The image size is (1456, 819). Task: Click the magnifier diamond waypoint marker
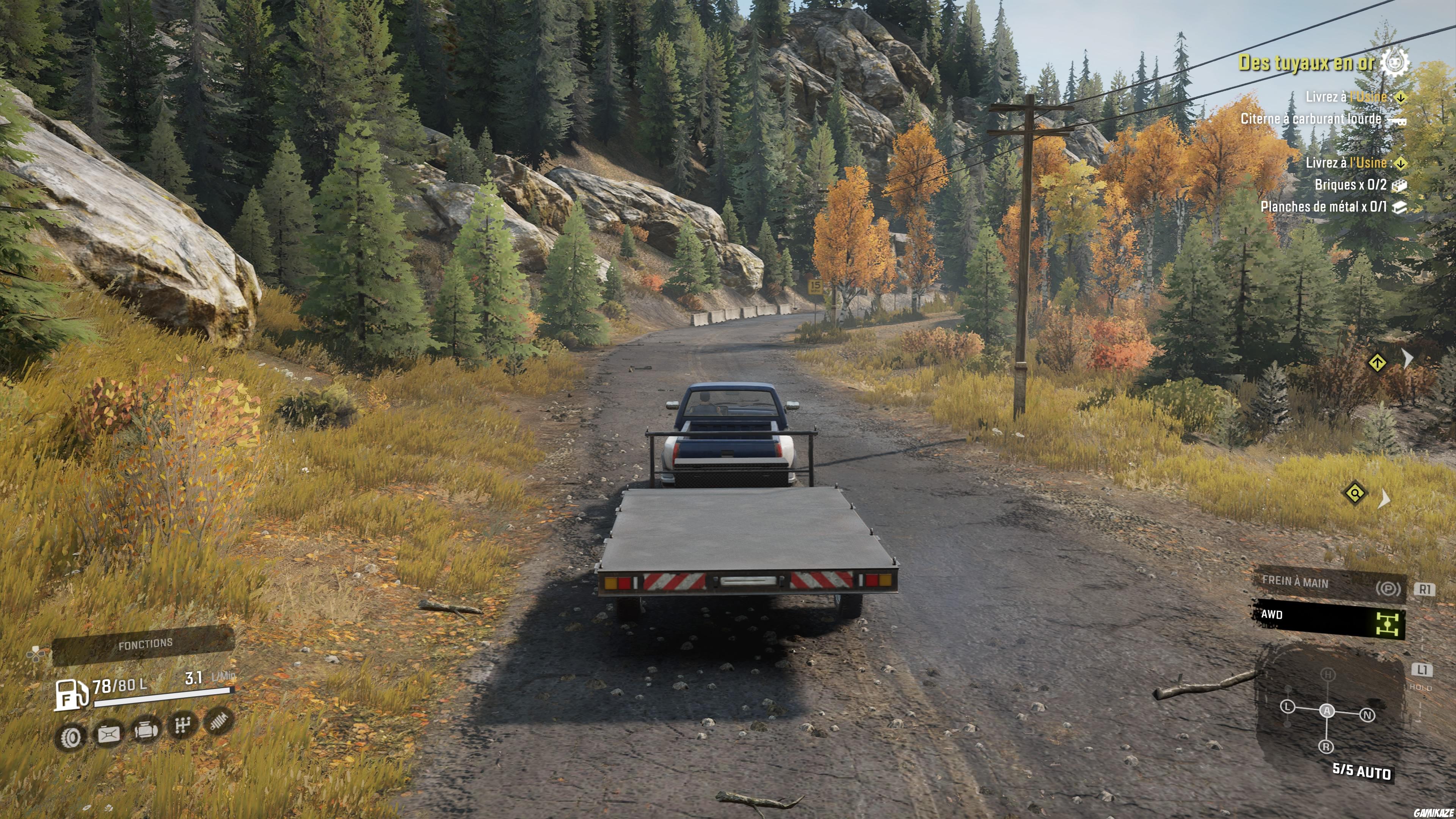tap(1355, 493)
